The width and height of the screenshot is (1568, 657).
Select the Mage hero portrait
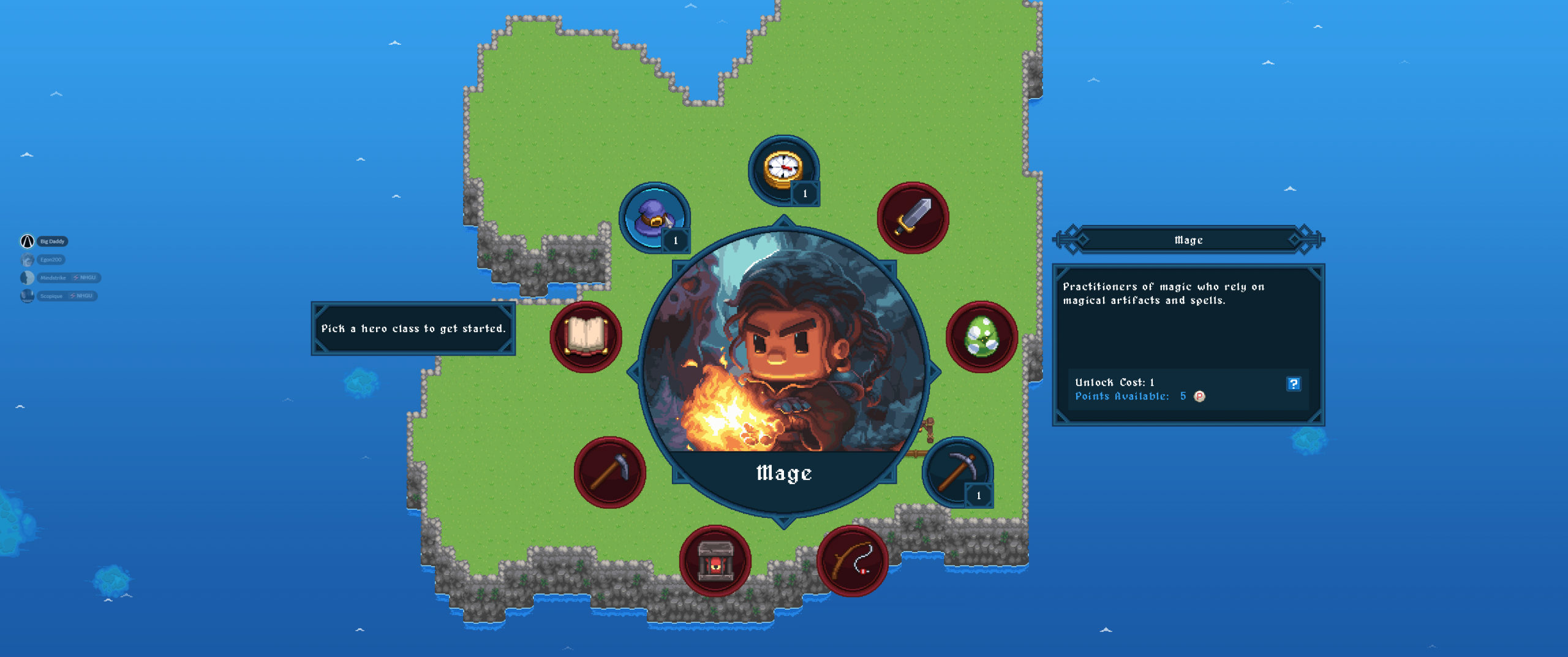784,355
